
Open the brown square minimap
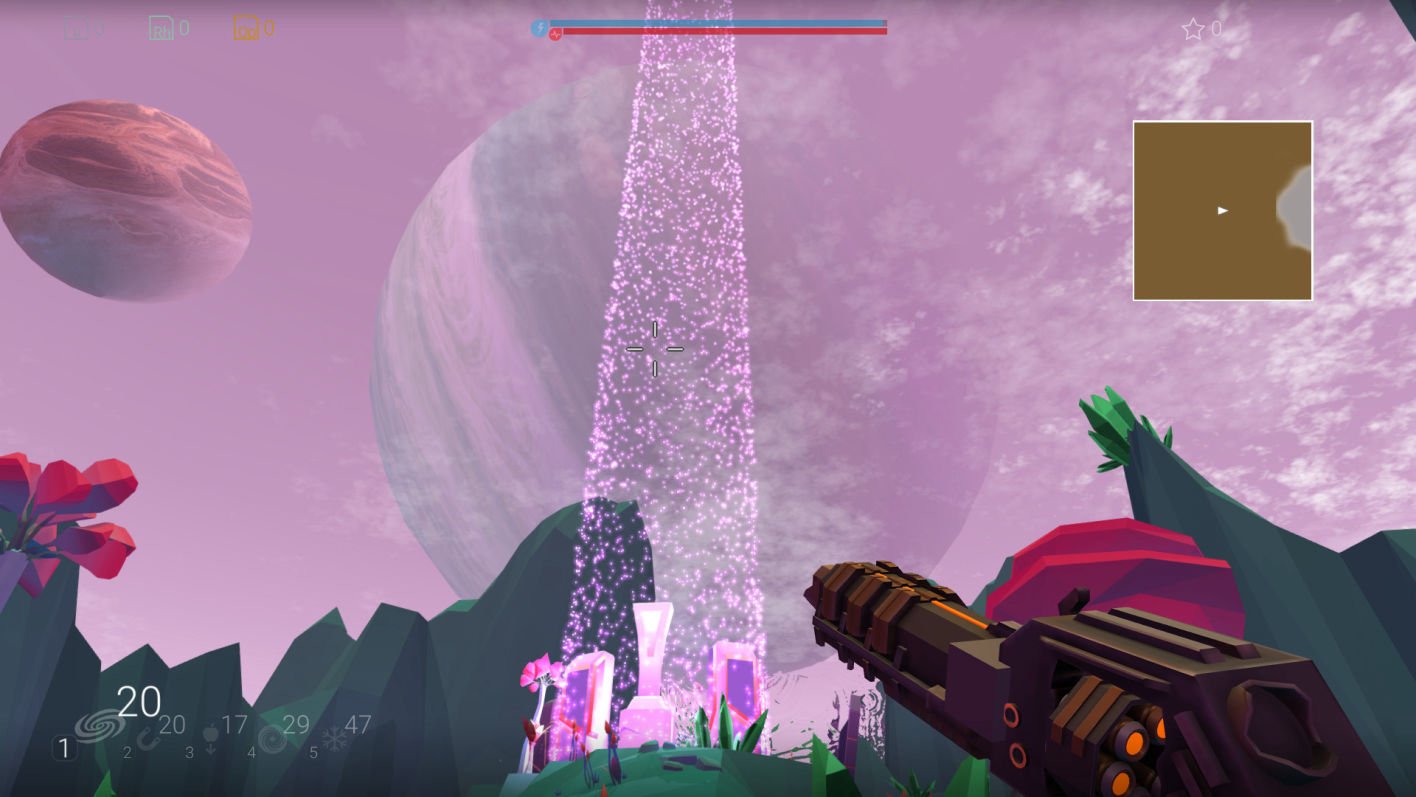click(x=1222, y=211)
